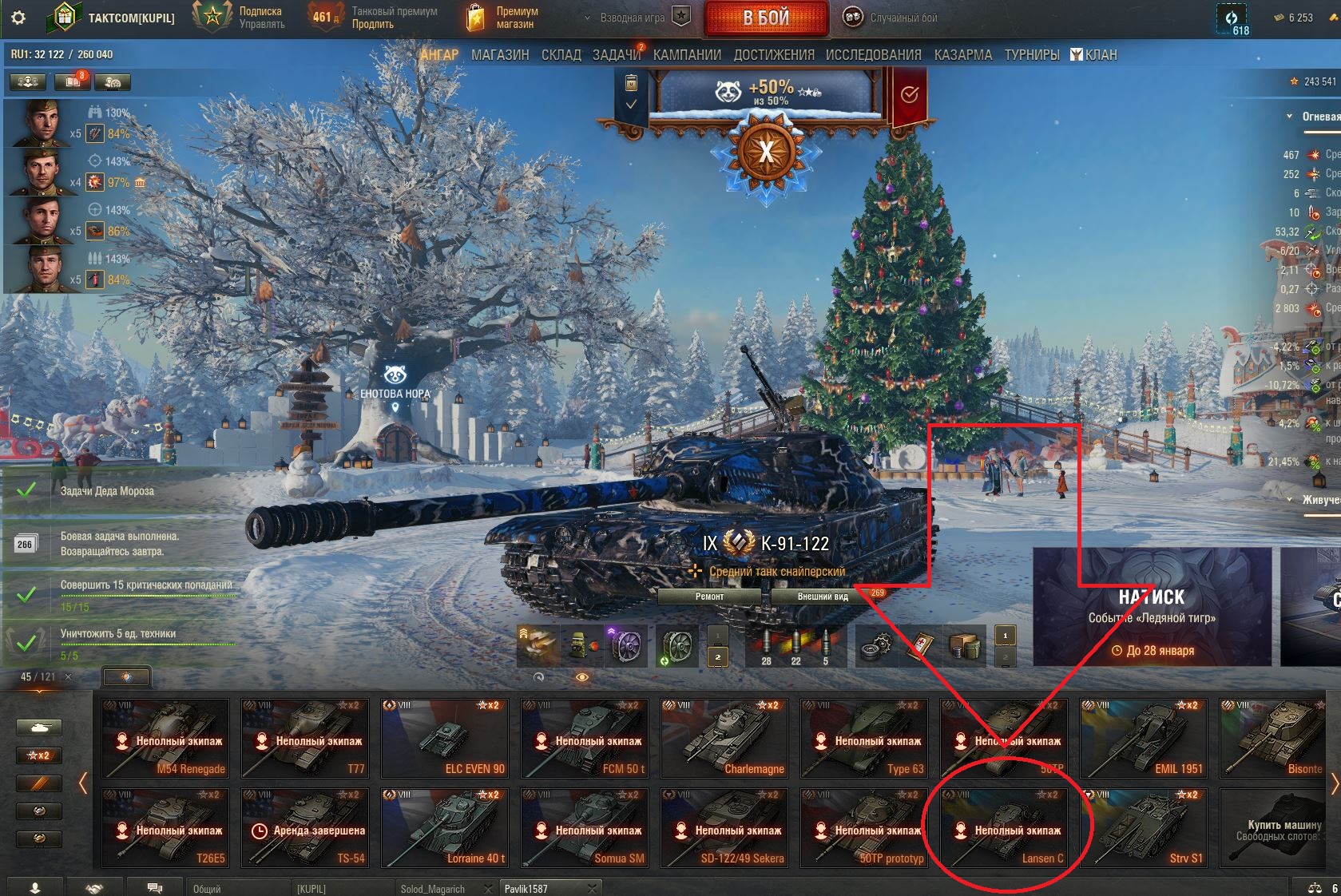
Task: Pick the Strv S1 tank
Action: 1143,828
